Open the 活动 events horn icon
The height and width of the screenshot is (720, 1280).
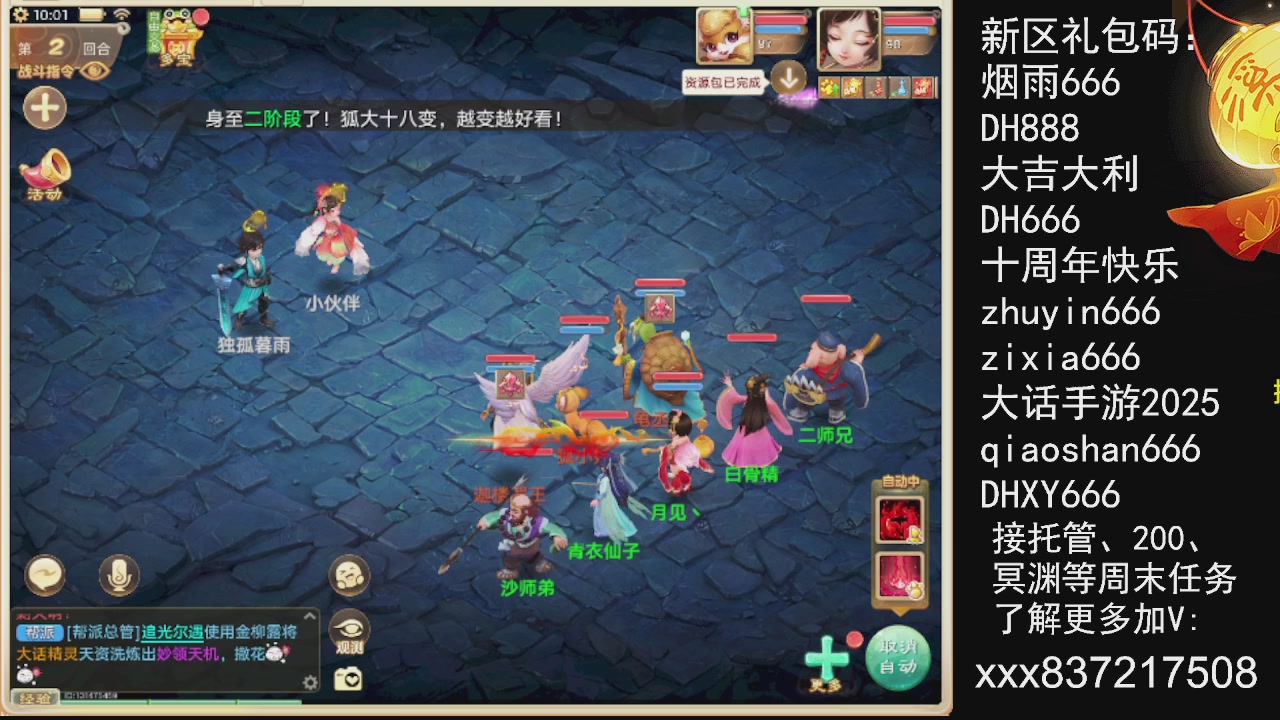pos(44,174)
